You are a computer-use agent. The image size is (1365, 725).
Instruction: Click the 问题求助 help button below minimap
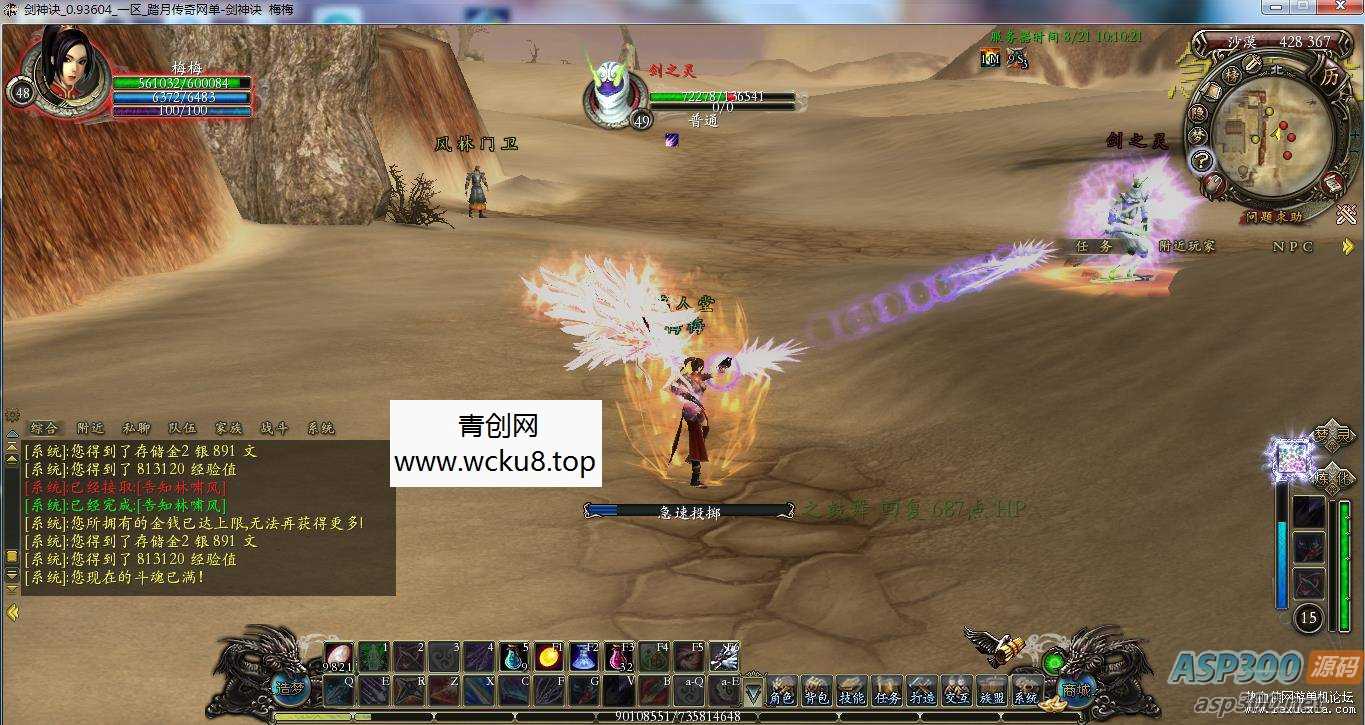[x=1274, y=216]
